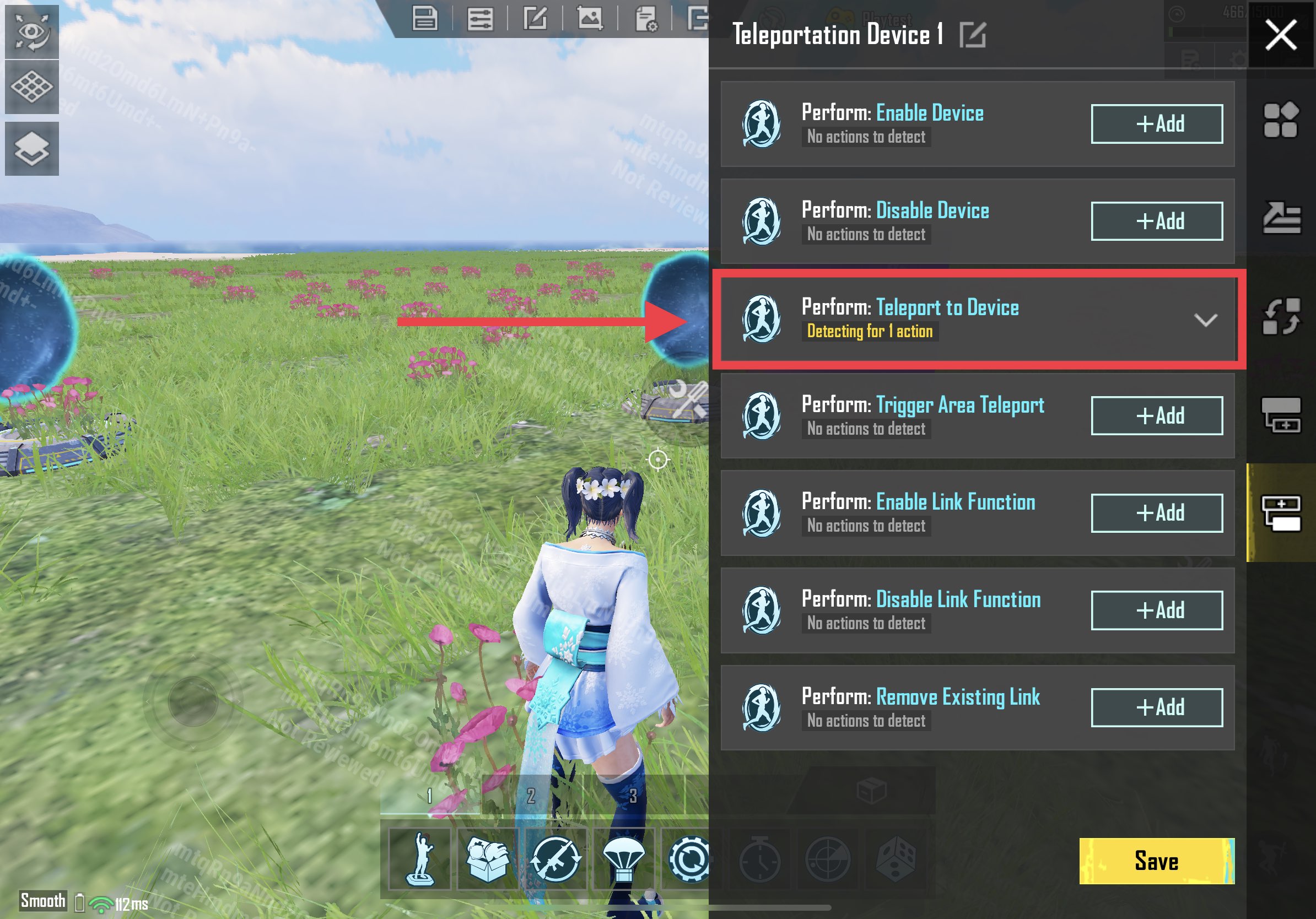This screenshot has width=1316, height=919.
Task: Expand the Teleport to Device action row
Action: point(1206,321)
